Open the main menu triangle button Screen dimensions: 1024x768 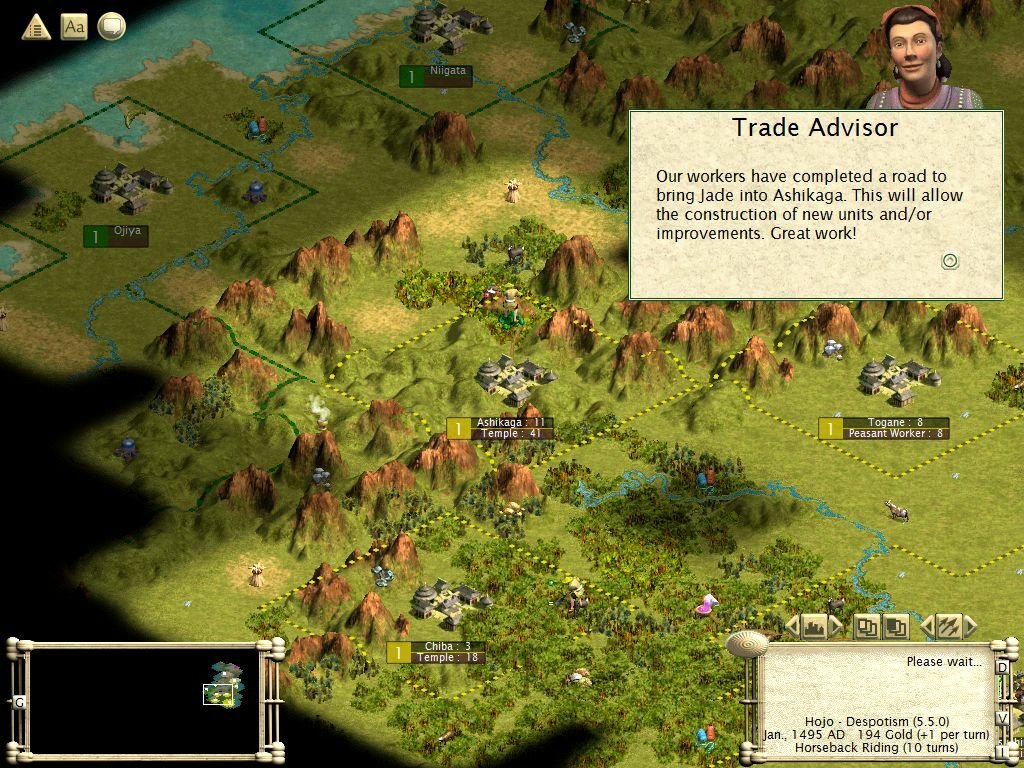pyautogui.click(x=36, y=27)
